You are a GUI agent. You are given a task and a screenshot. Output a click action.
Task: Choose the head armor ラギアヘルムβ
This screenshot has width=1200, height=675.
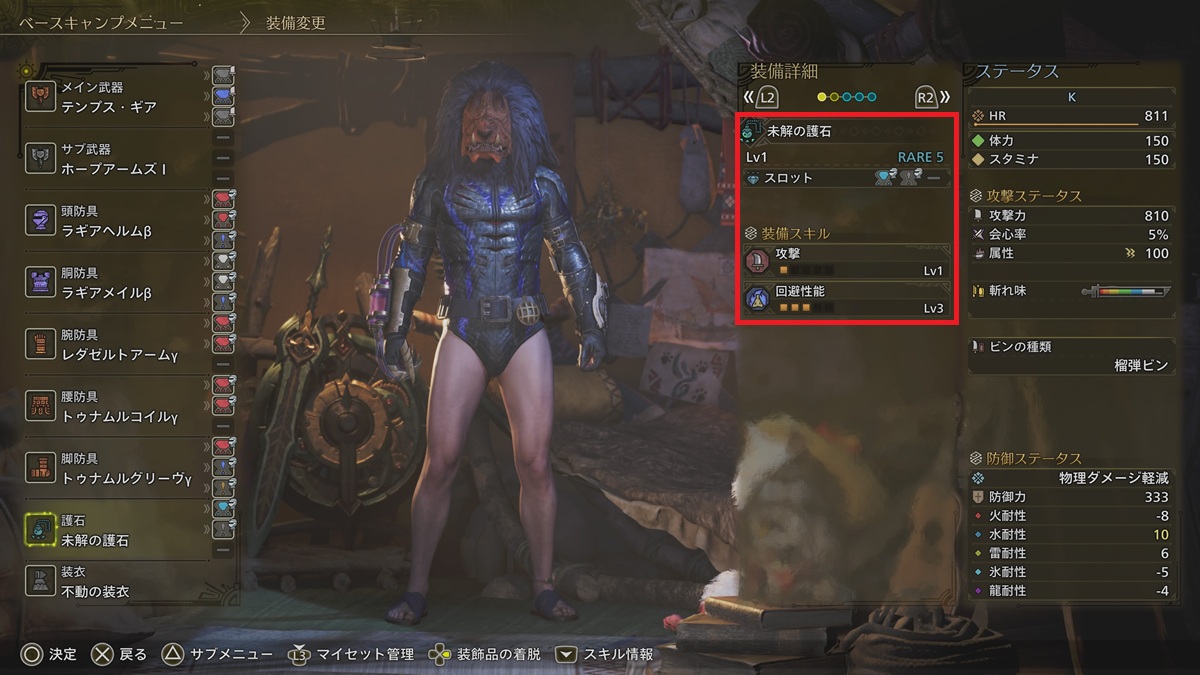[118, 222]
